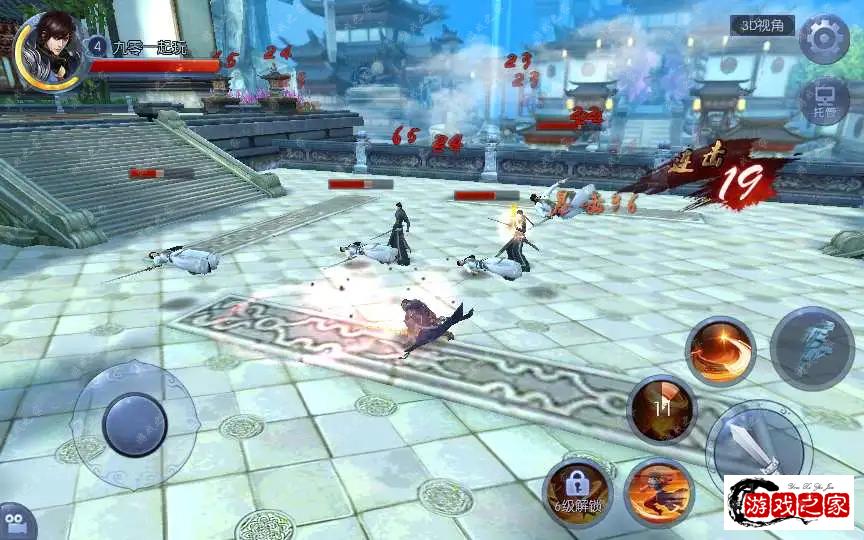
Task: Activate the fiery swirl slash skill
Action: pyautogui.click(x=720, y=351)
